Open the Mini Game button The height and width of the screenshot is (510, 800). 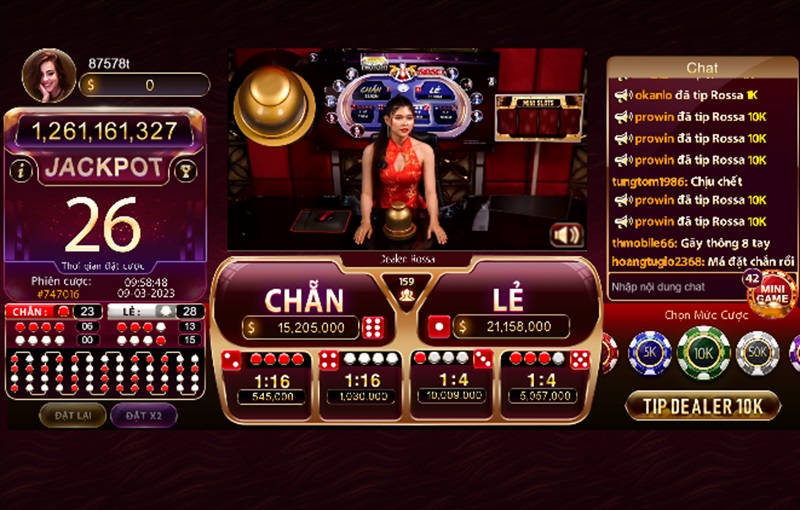(x=772, y=294)
